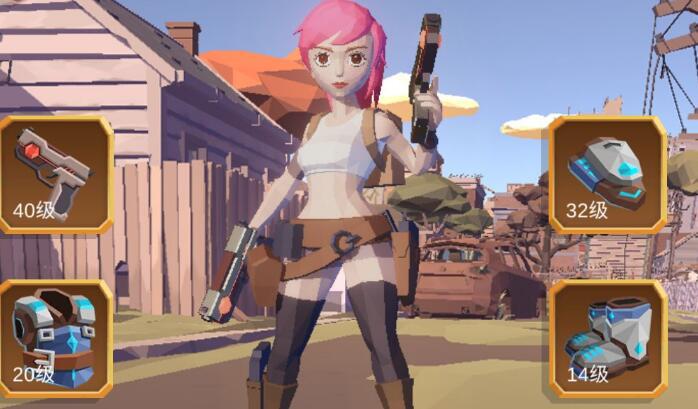Select the level 40 pistol weapon slot

click(54, 174)
